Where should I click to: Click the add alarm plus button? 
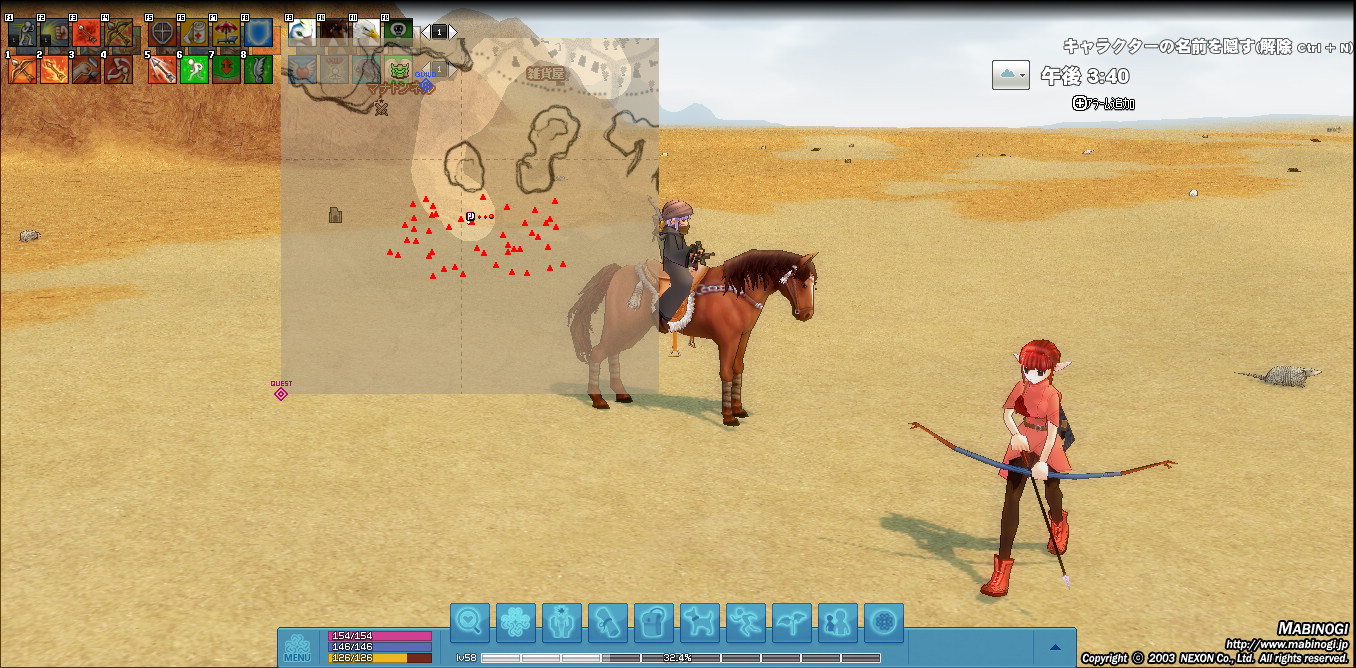(1079, 103)
